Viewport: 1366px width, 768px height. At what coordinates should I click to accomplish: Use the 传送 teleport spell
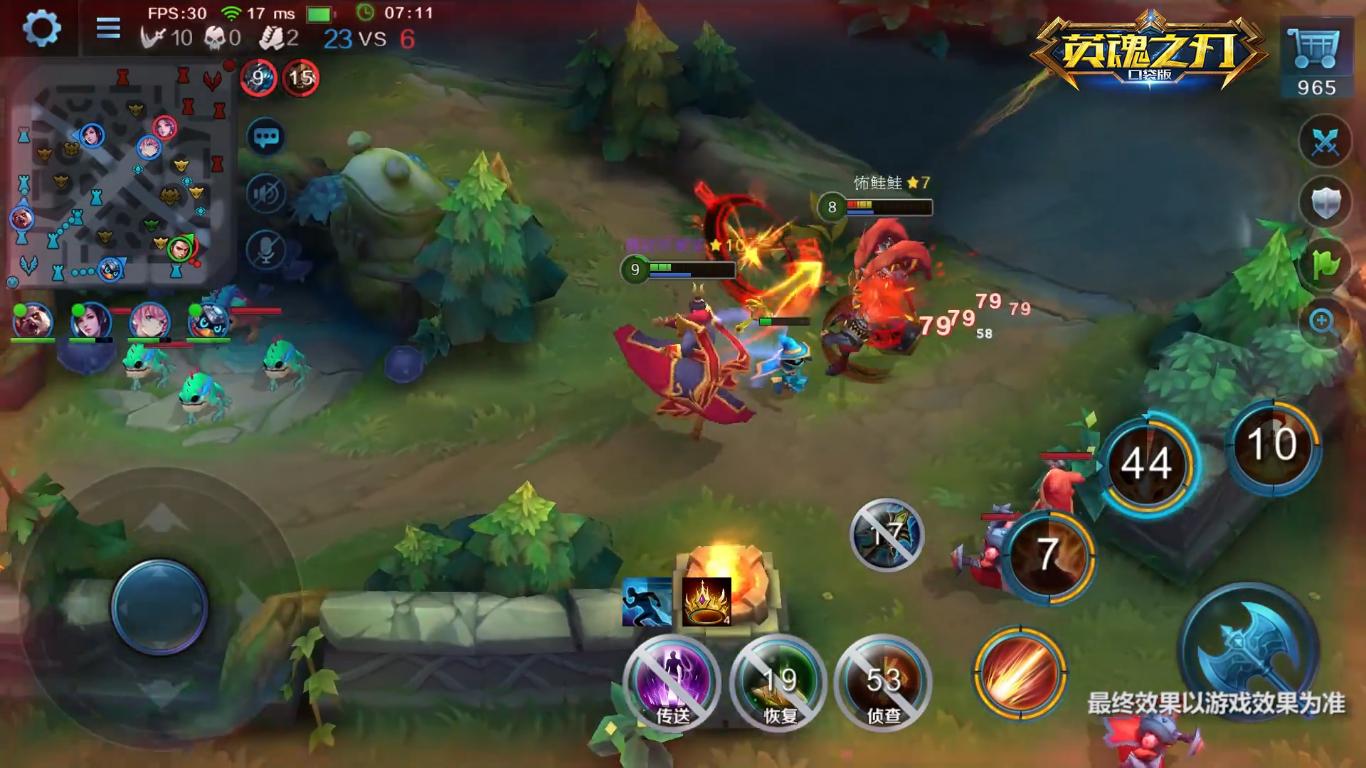coord(672,683)
